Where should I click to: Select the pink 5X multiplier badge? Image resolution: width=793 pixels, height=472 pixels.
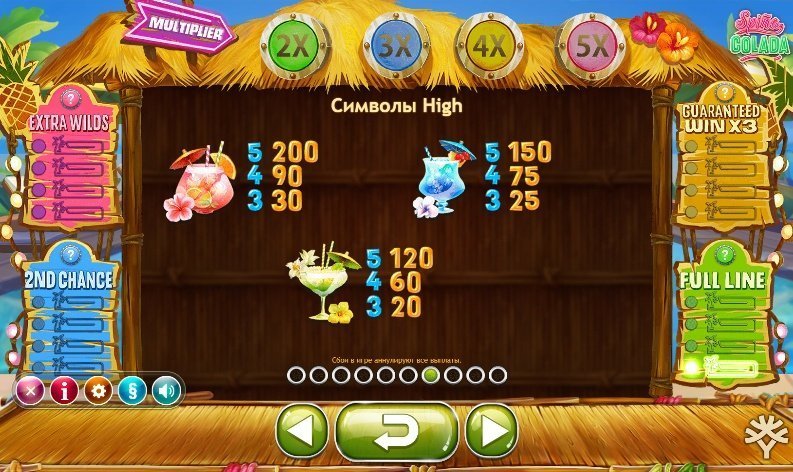pos(592,45)
